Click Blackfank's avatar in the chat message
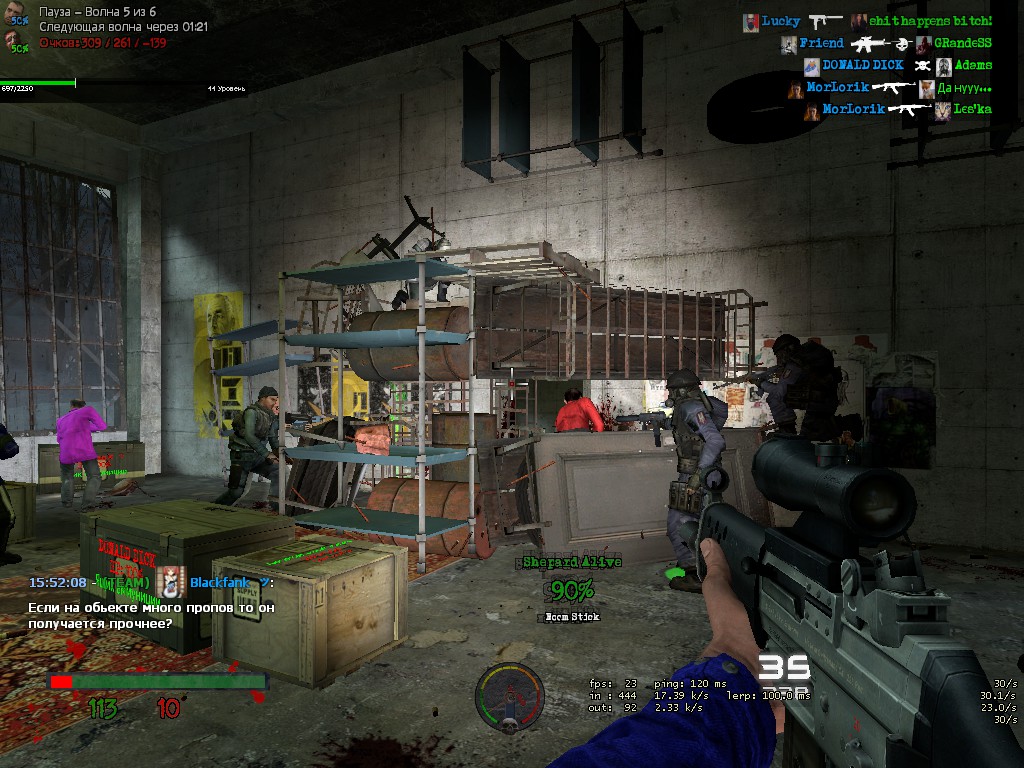Screen dimensions: 1024x768 (x=171, y=582)
